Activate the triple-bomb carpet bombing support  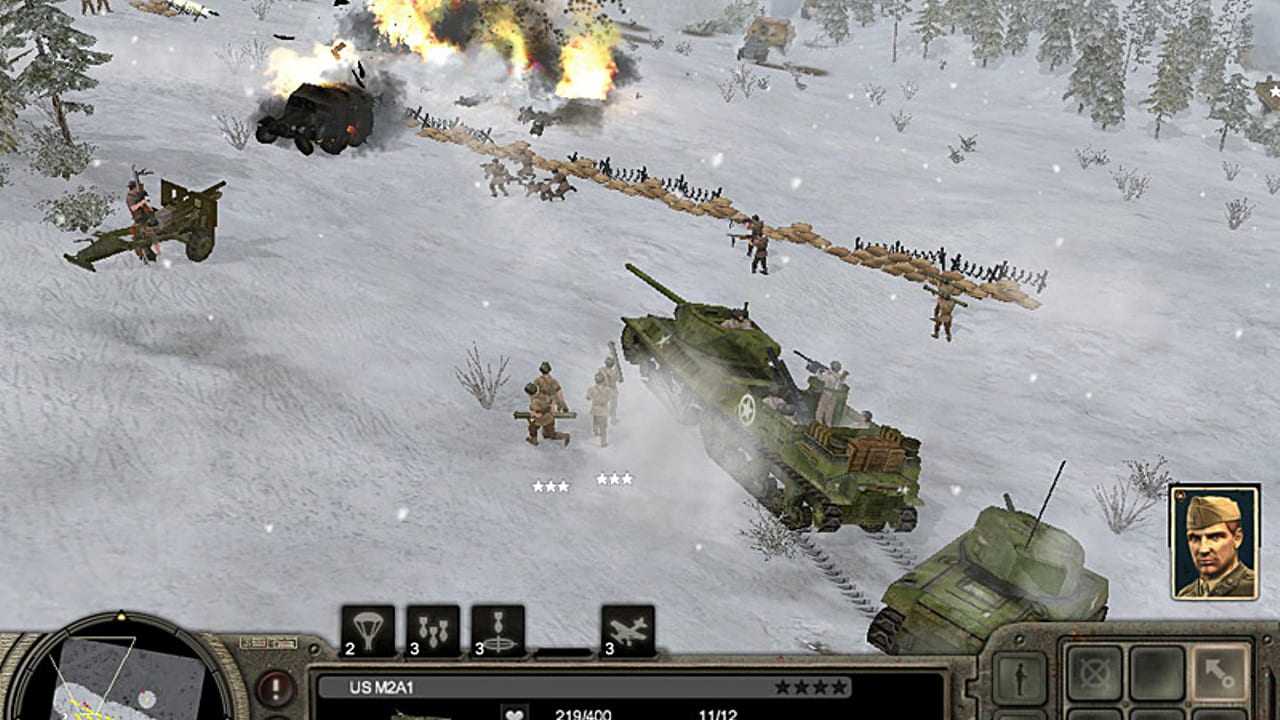[433, 631]
